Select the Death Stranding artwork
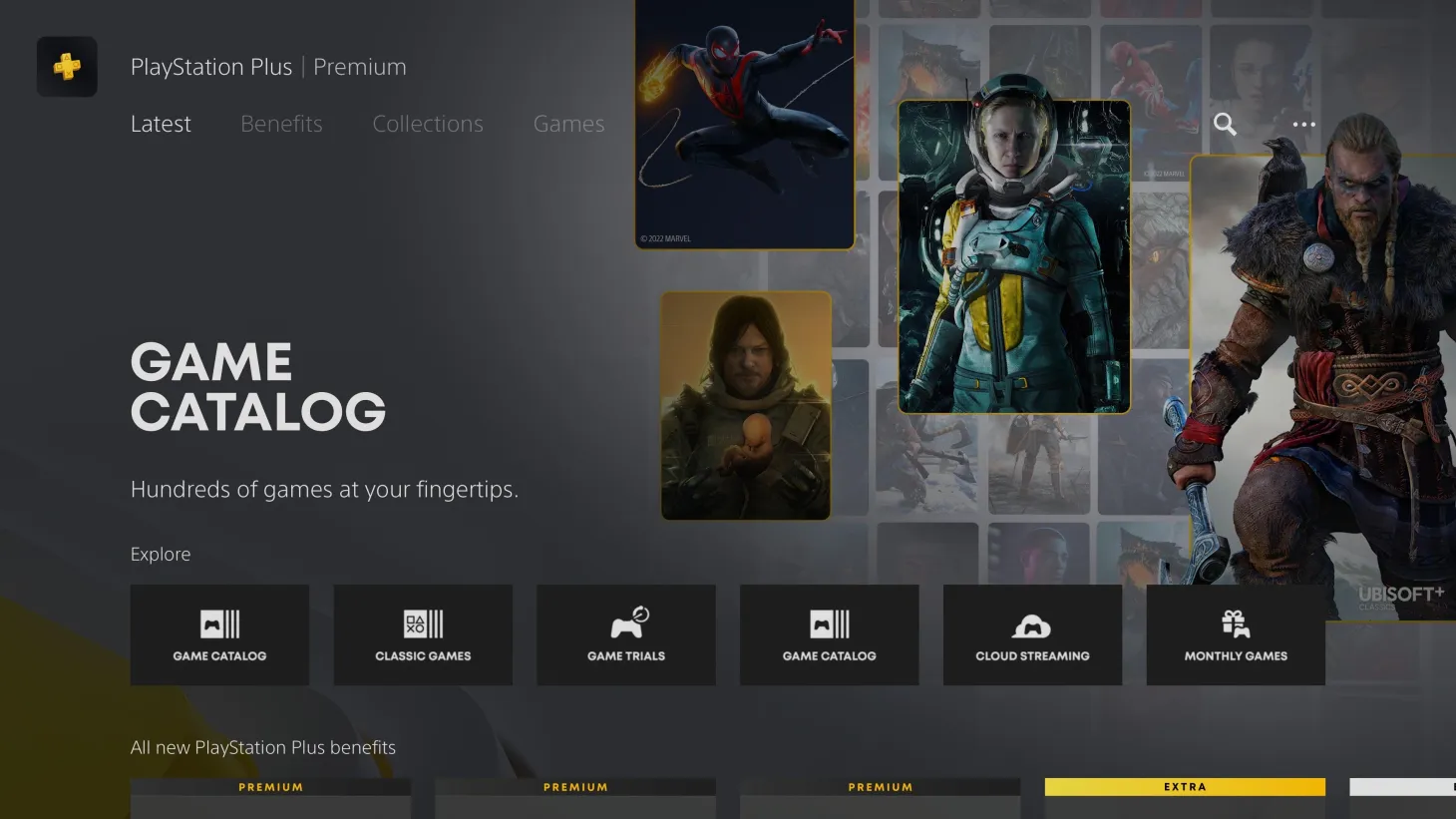 click(744, 404)
